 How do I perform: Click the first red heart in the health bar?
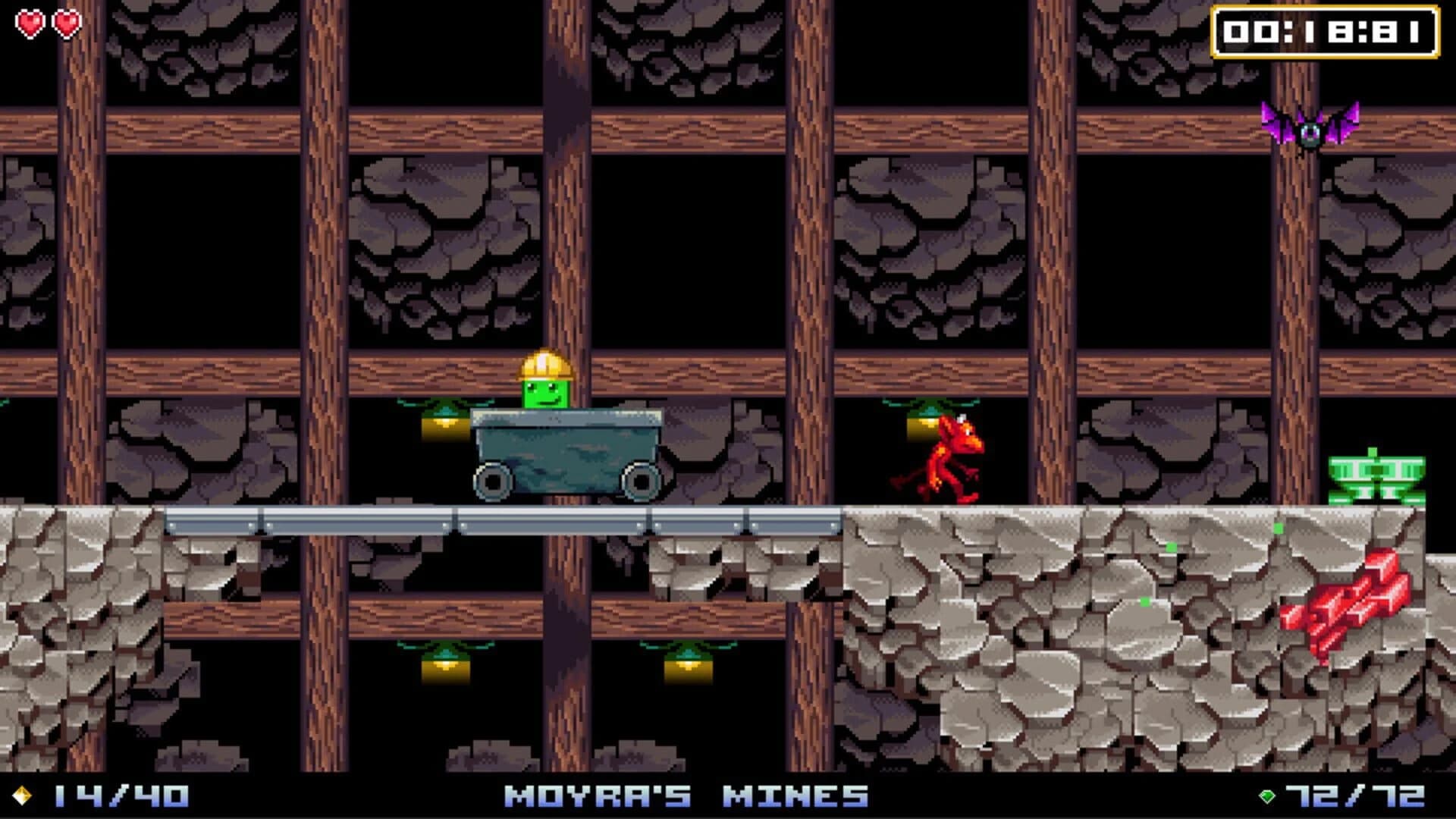coord(30,23)
